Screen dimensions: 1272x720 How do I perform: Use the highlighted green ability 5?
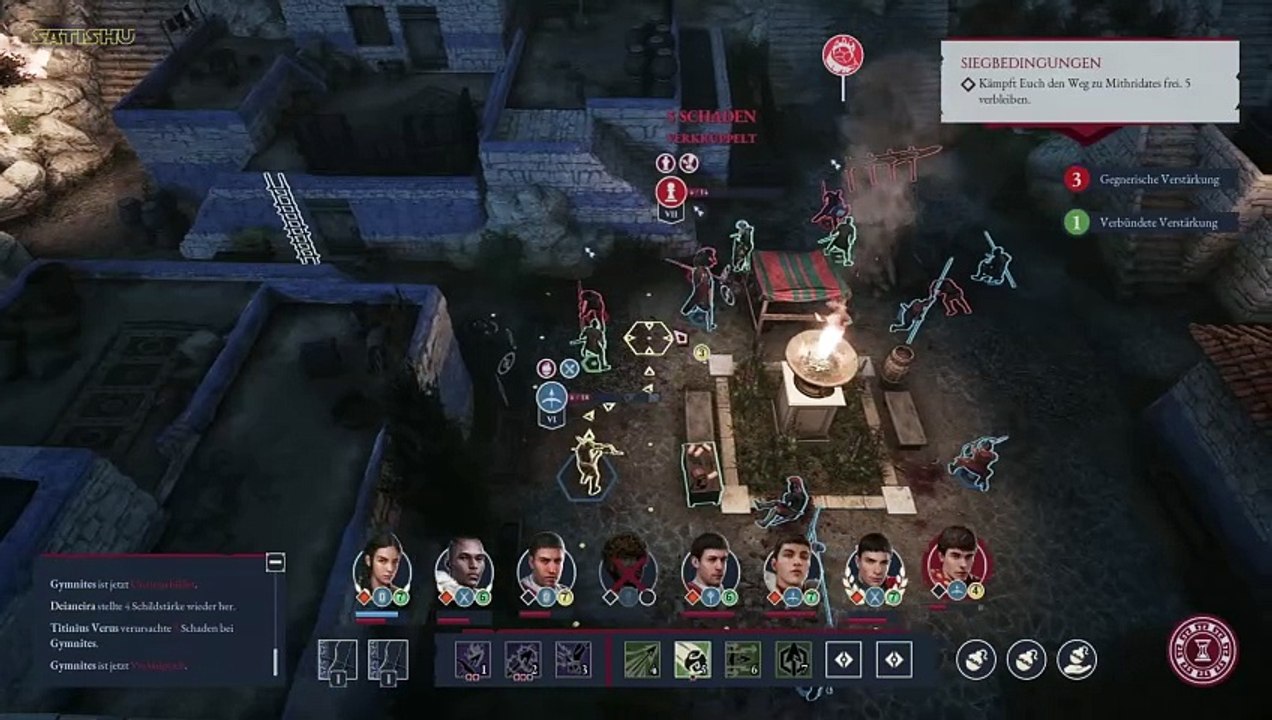[x=692, y=659]
